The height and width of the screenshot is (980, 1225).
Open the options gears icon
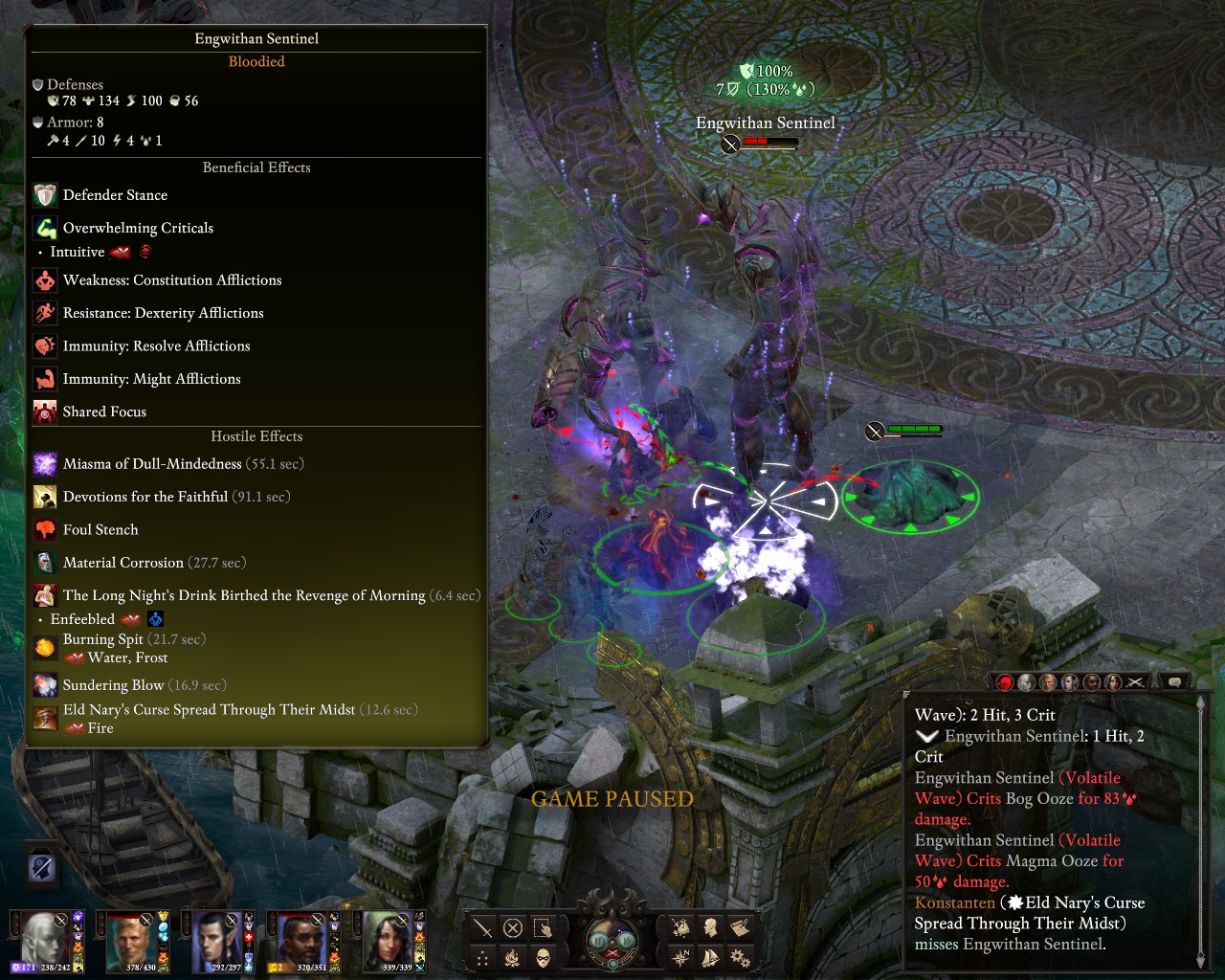(740, 957)
